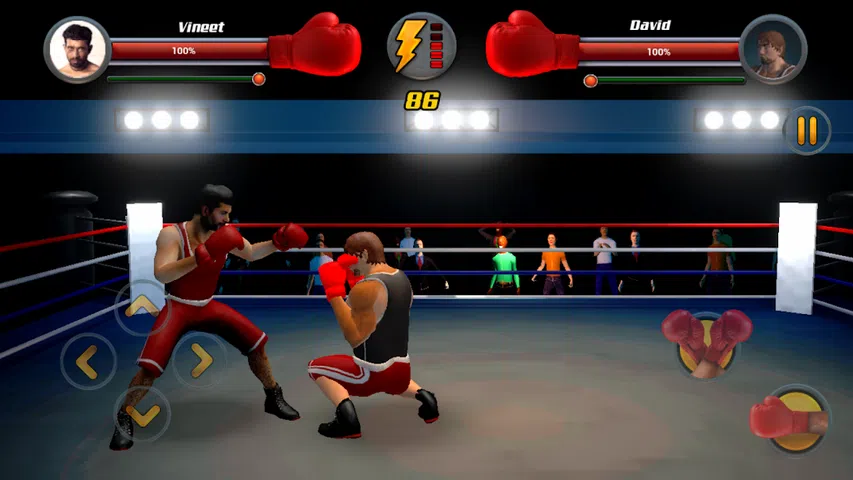Tap the up arrow movement button
Screen dimensions: 853x480
[142, 305]
